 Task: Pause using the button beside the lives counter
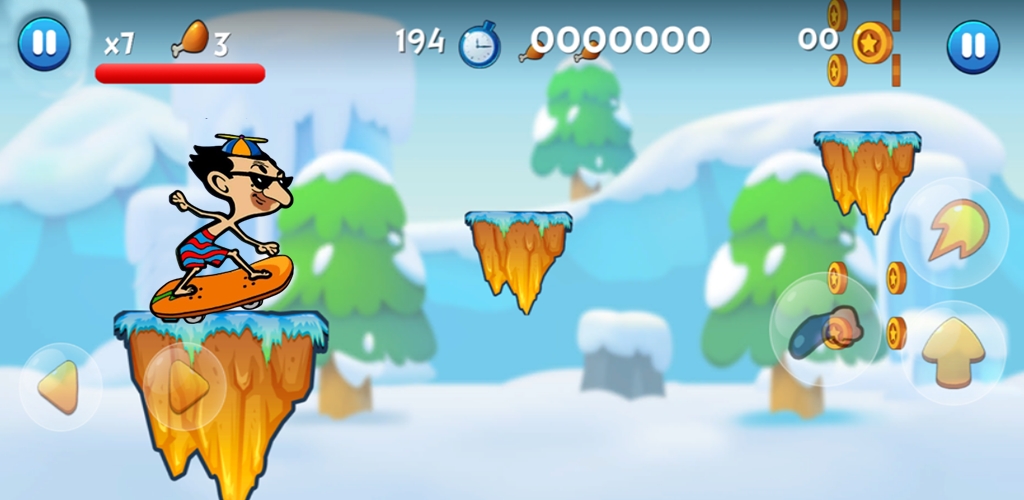pos(44,44)
